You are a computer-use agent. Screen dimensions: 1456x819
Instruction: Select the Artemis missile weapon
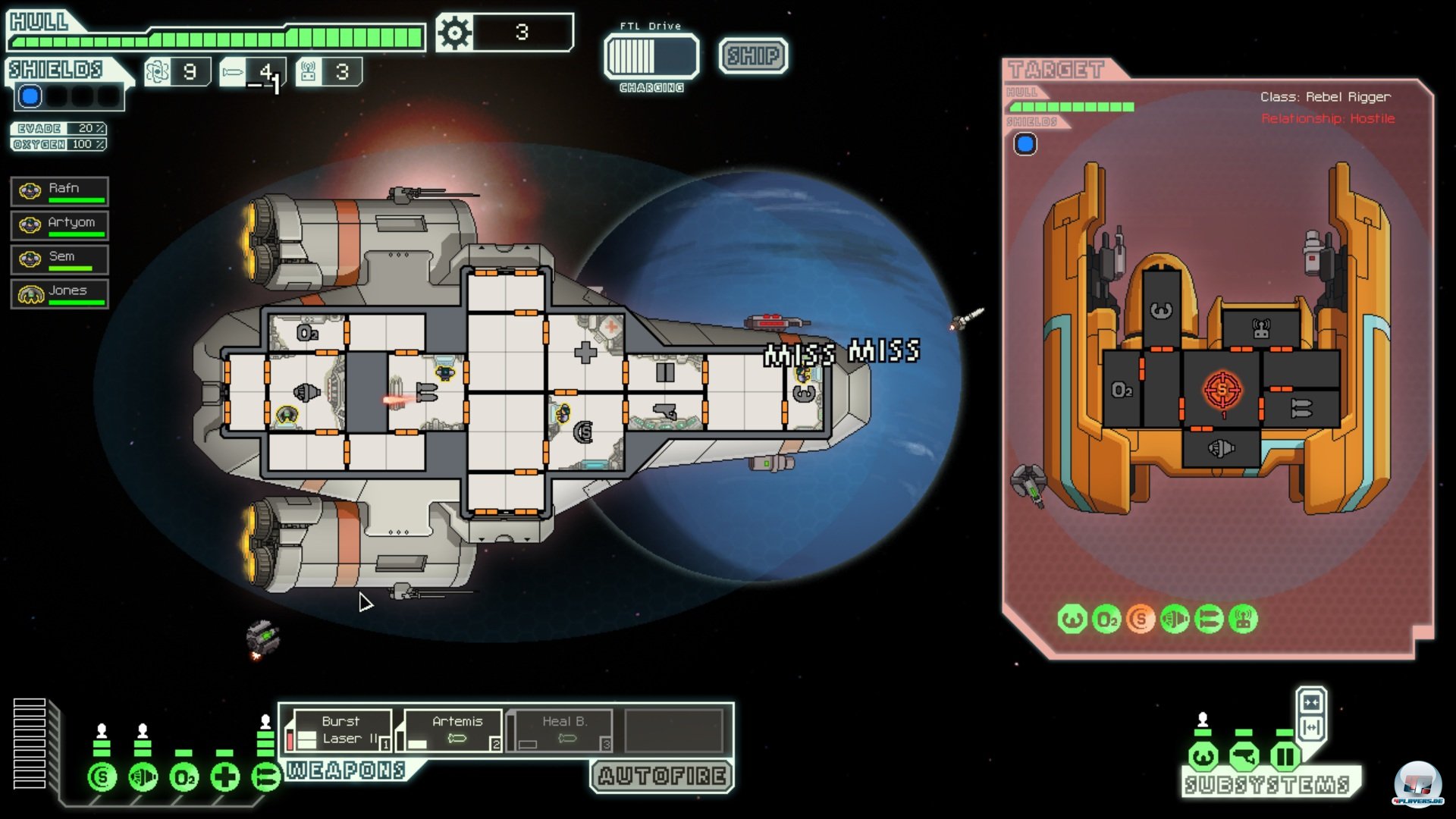453,730
